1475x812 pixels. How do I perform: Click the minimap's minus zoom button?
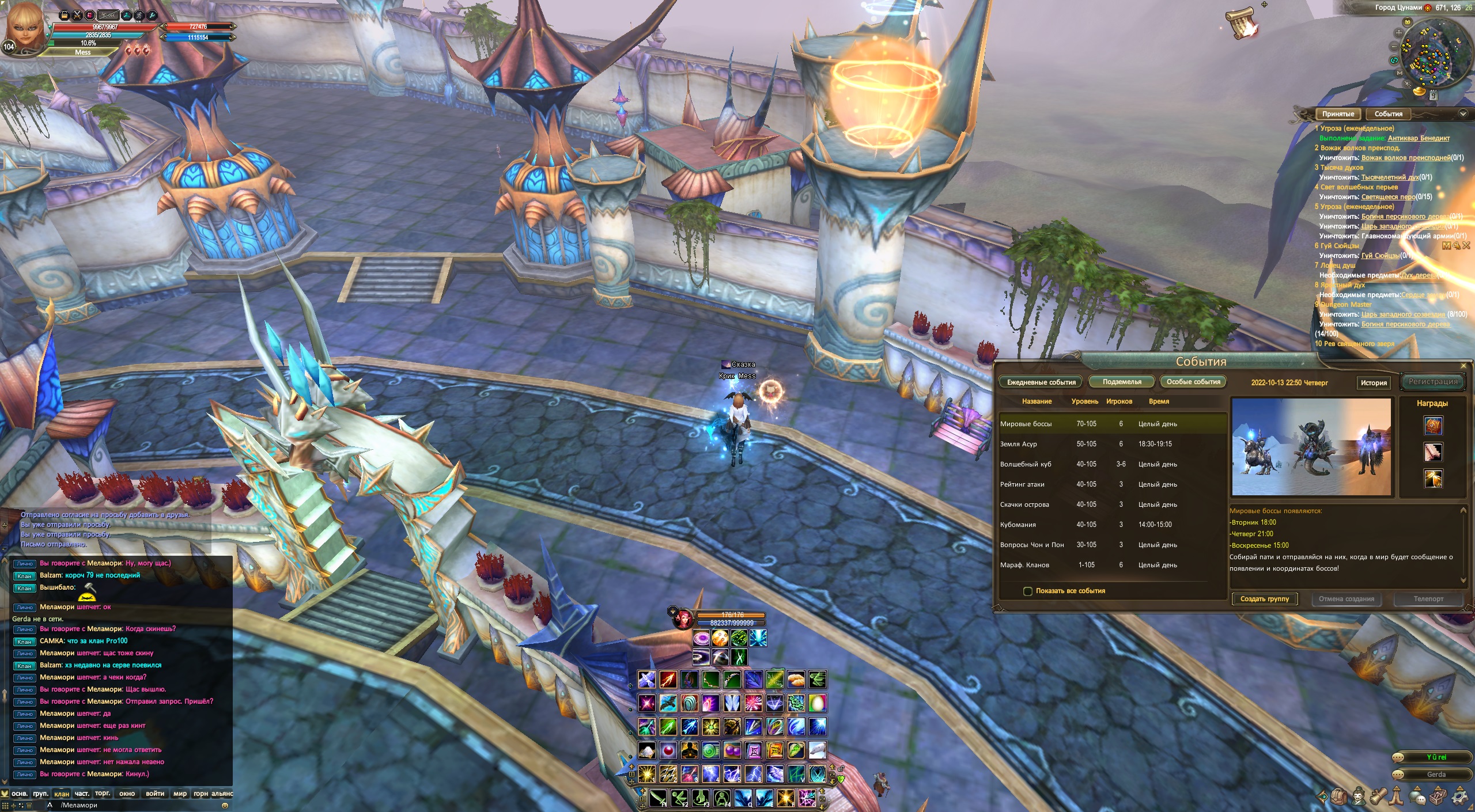click(1394, 47)
